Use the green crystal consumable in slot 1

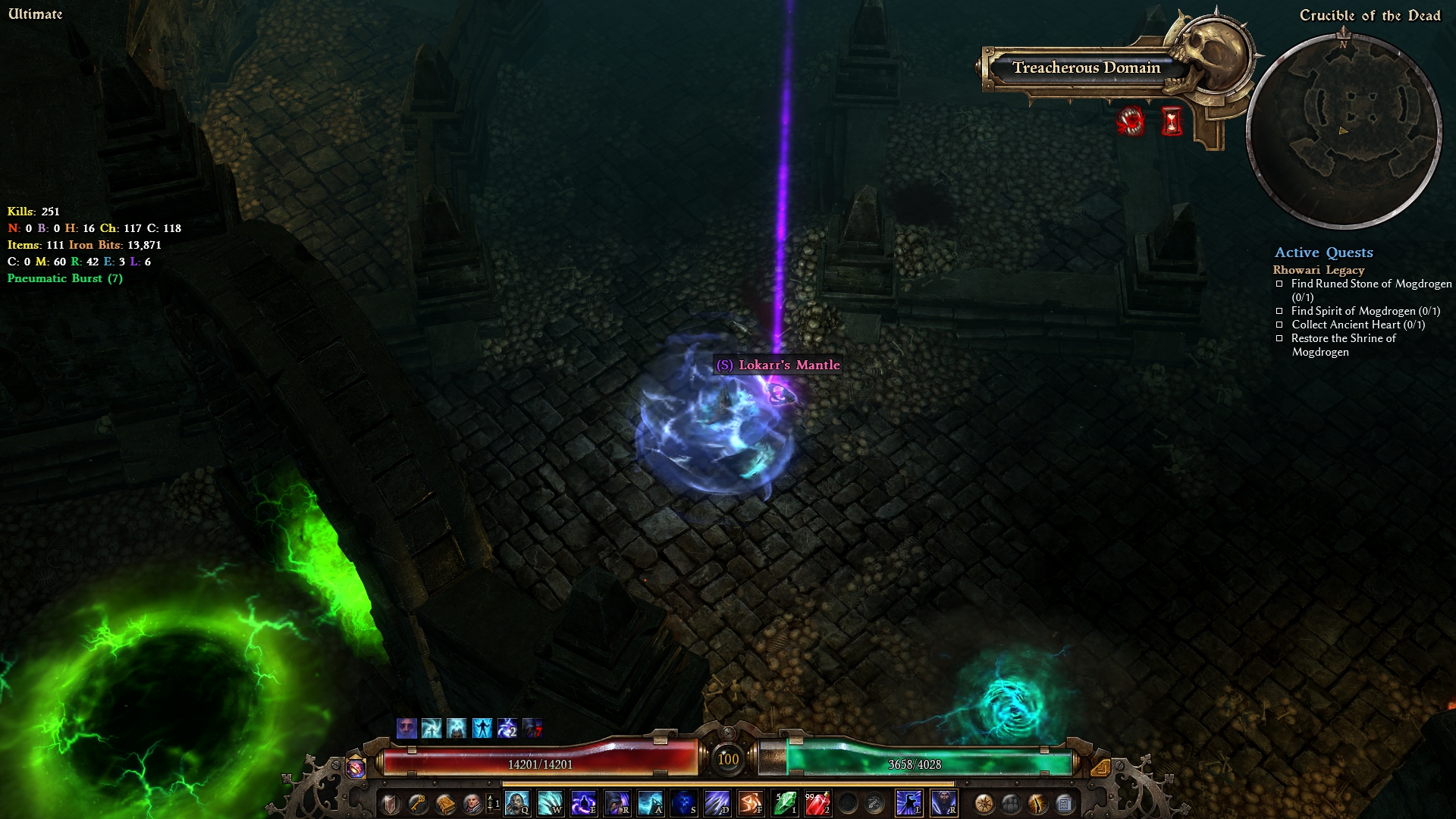[785, 803]
